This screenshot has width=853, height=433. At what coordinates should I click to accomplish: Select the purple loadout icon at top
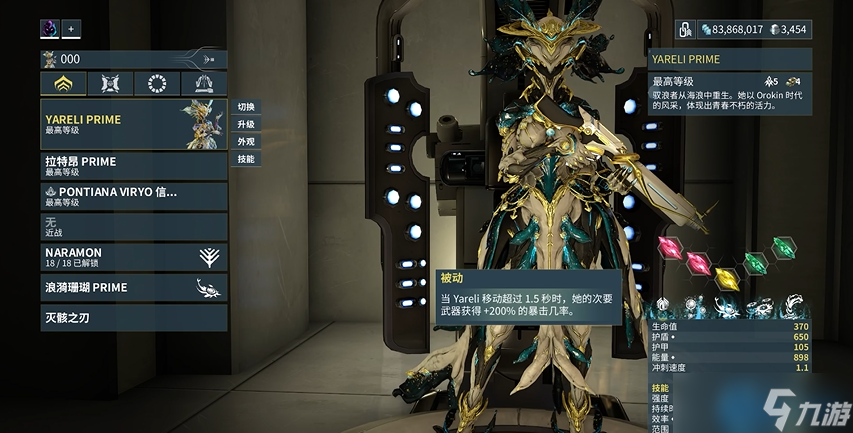point(50,28)
